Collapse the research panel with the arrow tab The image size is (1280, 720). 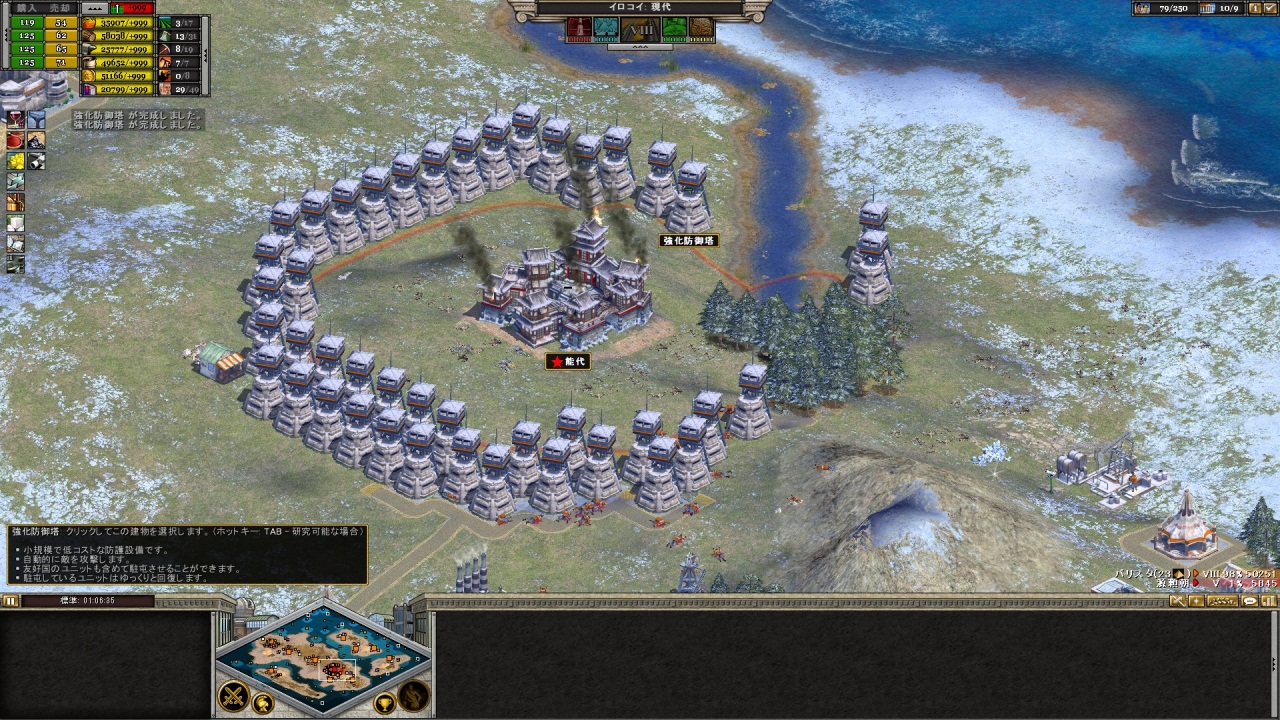(640, 46)
